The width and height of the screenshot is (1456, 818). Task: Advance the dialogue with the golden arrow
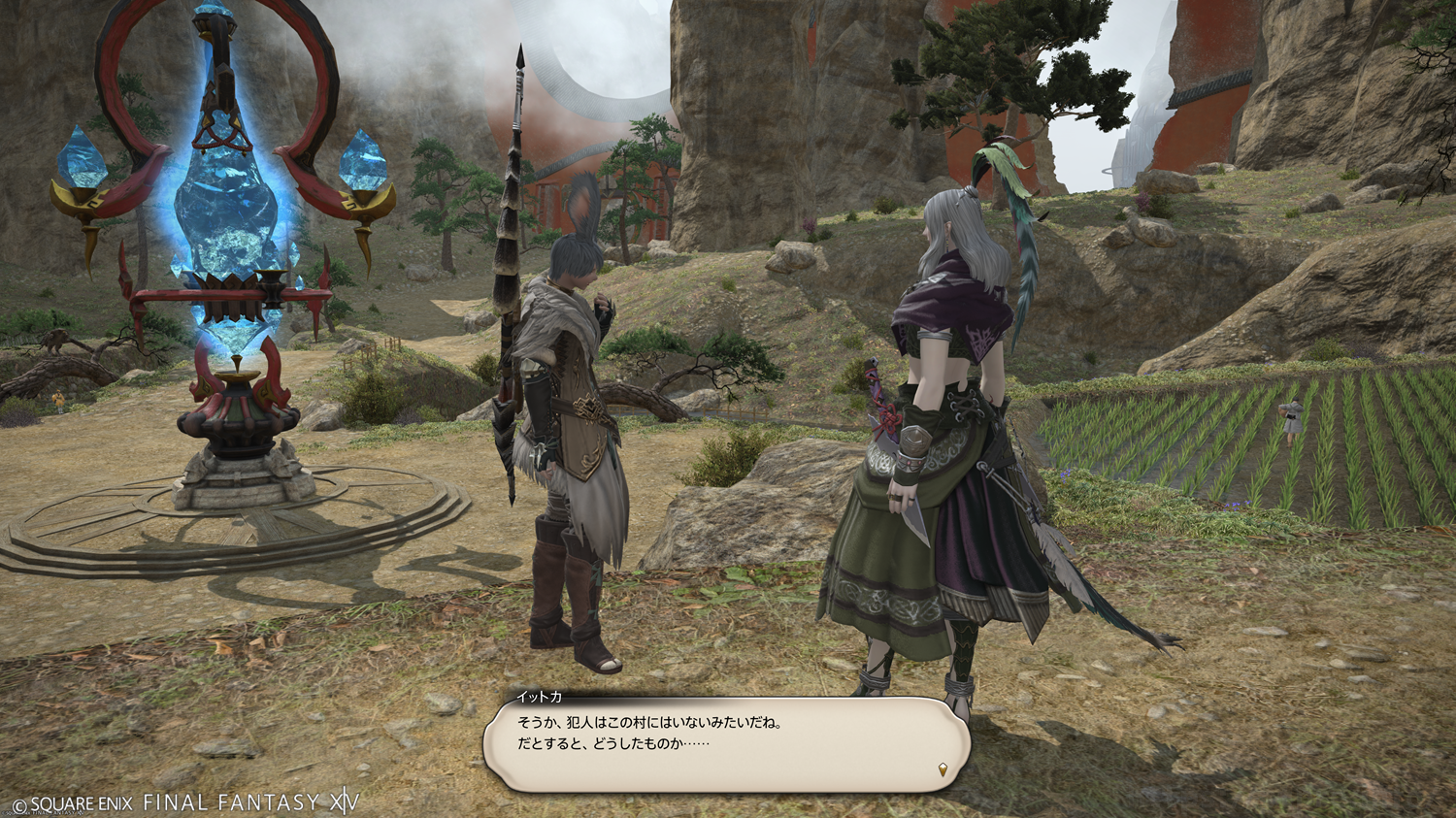[x=943, y=770]
